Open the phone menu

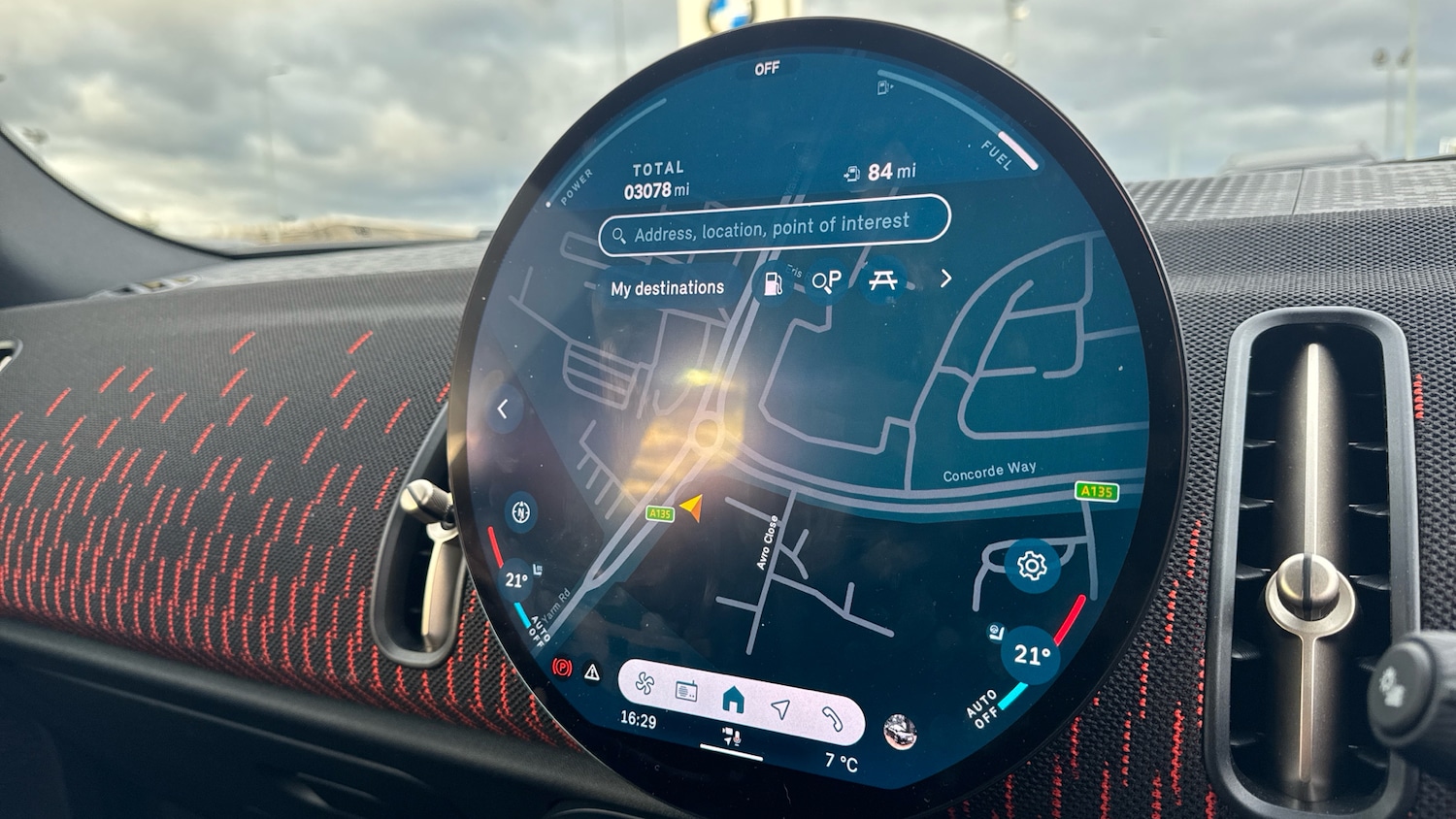(x=832, y=717)
